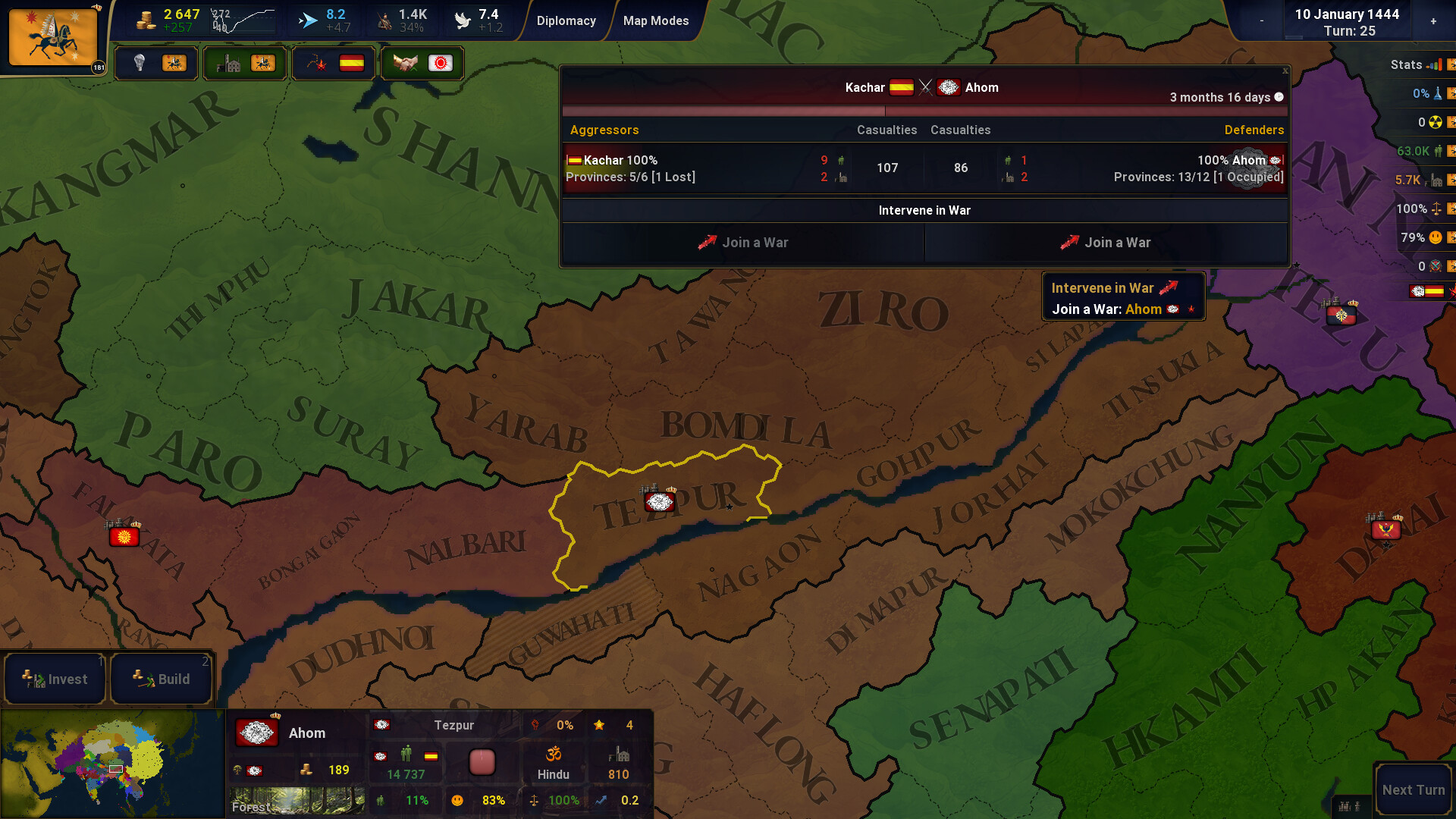
Task: Click the Hindu Om religion icon
Action: [x=554, y=754]
